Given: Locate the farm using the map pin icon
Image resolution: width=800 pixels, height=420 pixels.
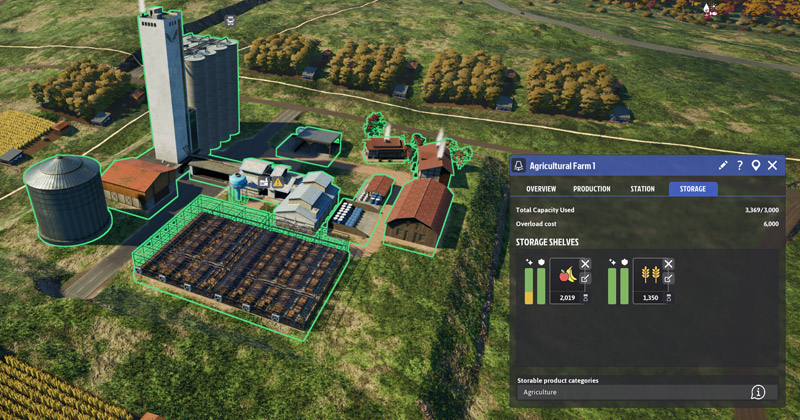Looking at the screenshot, I should (756, 165).
